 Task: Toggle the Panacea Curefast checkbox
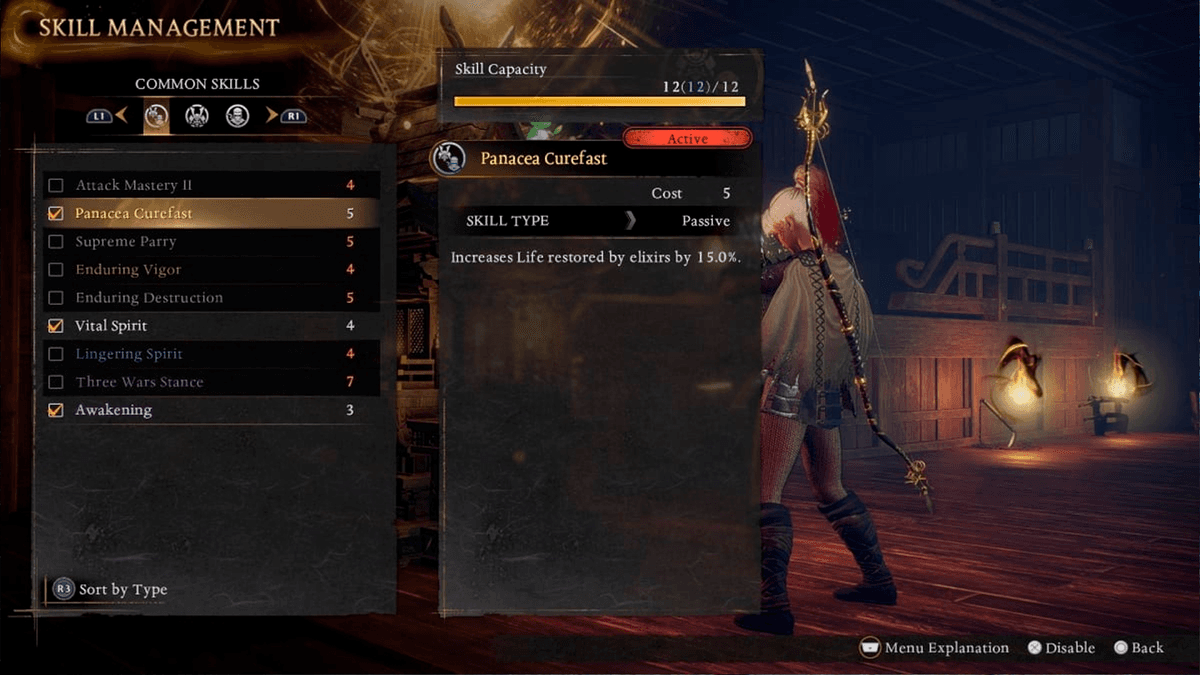tap(56, 213)
